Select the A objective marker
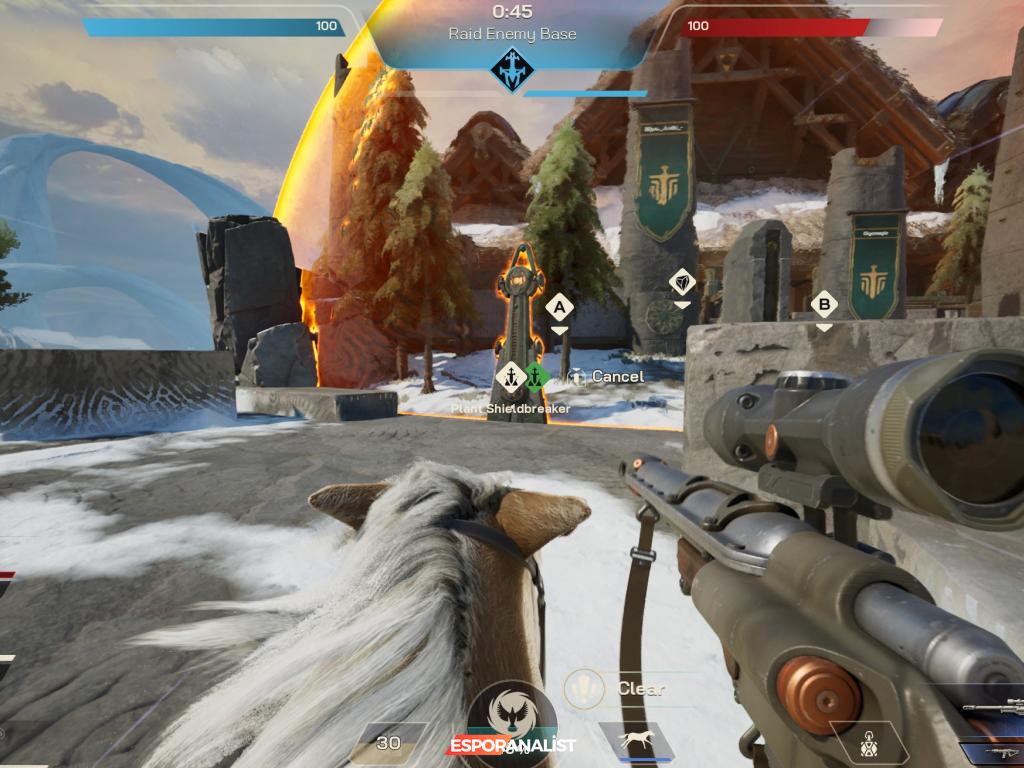The height and width of the screenshot is (768, 1024). tap(559, 307)
